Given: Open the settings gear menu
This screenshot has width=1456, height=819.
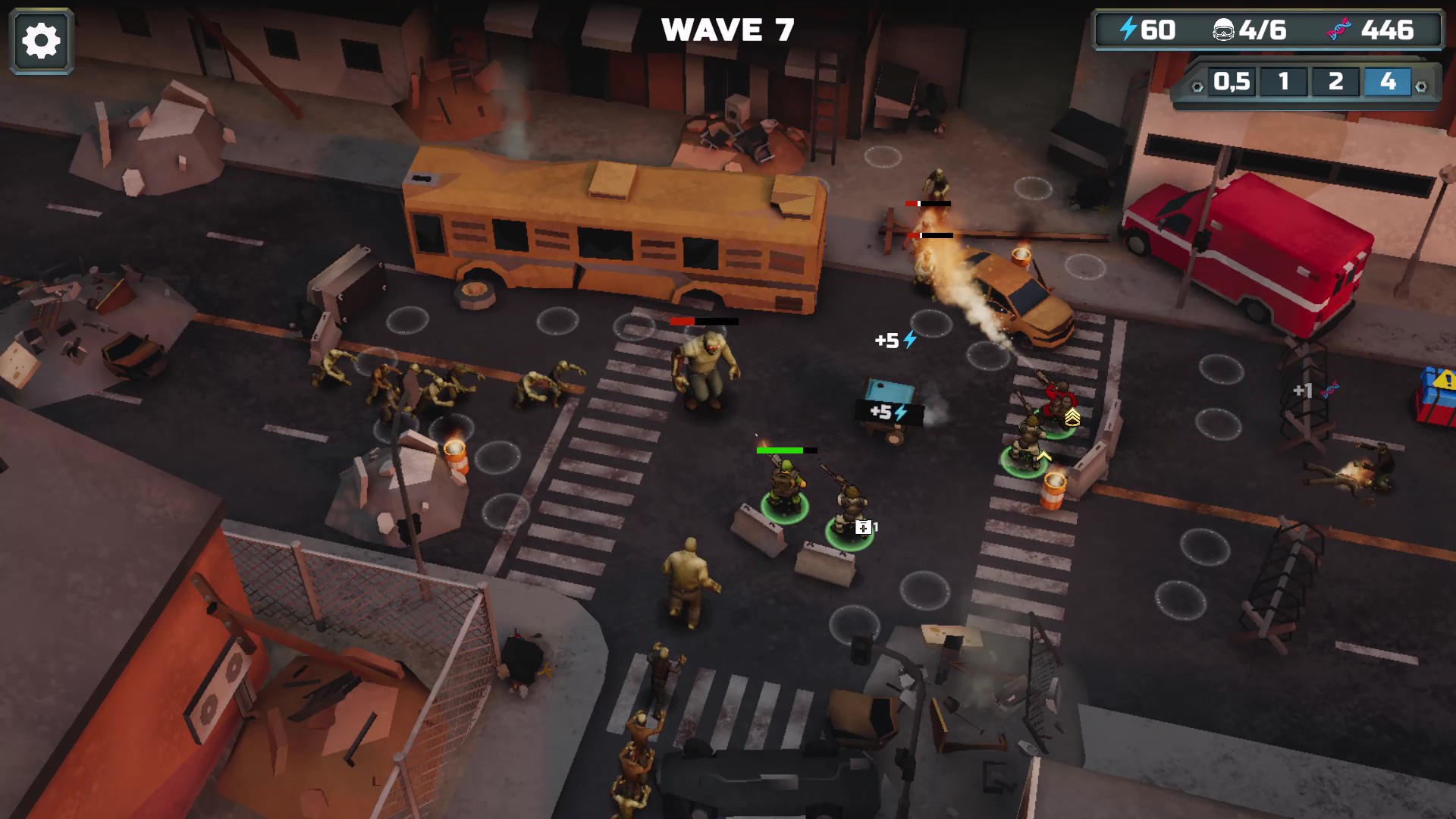Looking at the screenshot, I should pos(42,39).
